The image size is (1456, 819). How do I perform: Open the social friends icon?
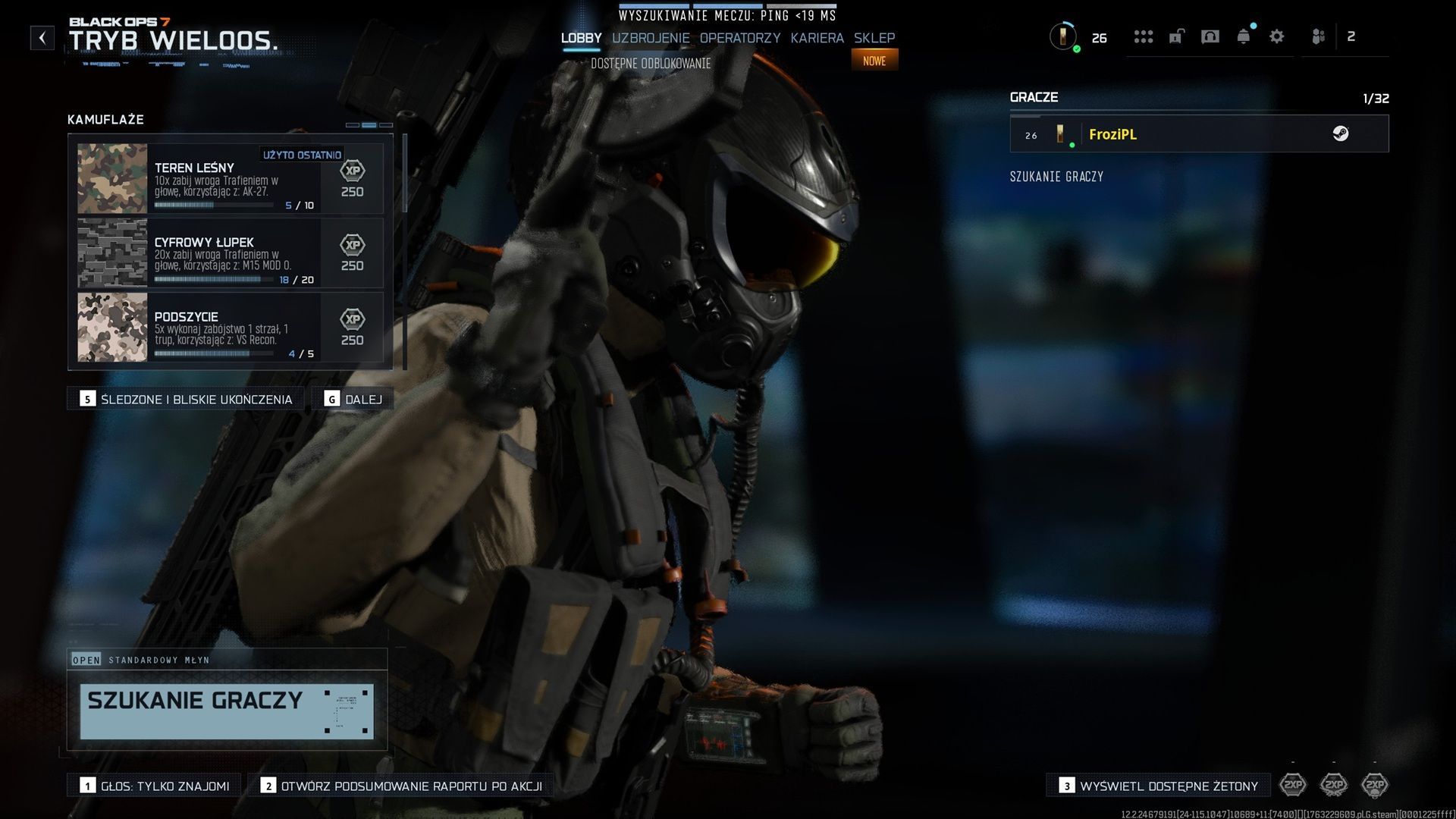pyautogui.click(x=1319, y=36)
